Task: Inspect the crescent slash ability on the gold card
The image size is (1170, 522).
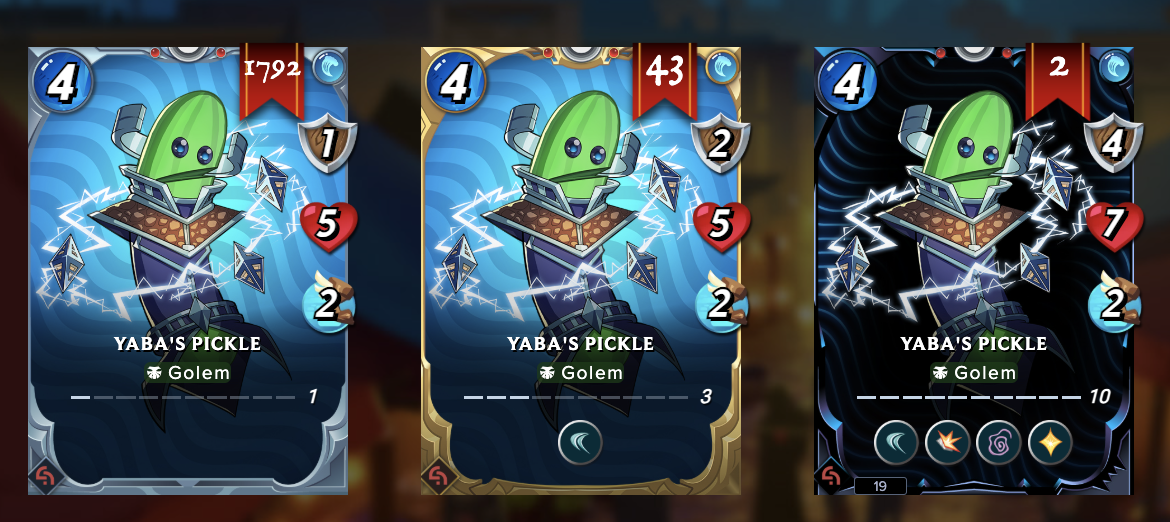Action: pos(581,441)
